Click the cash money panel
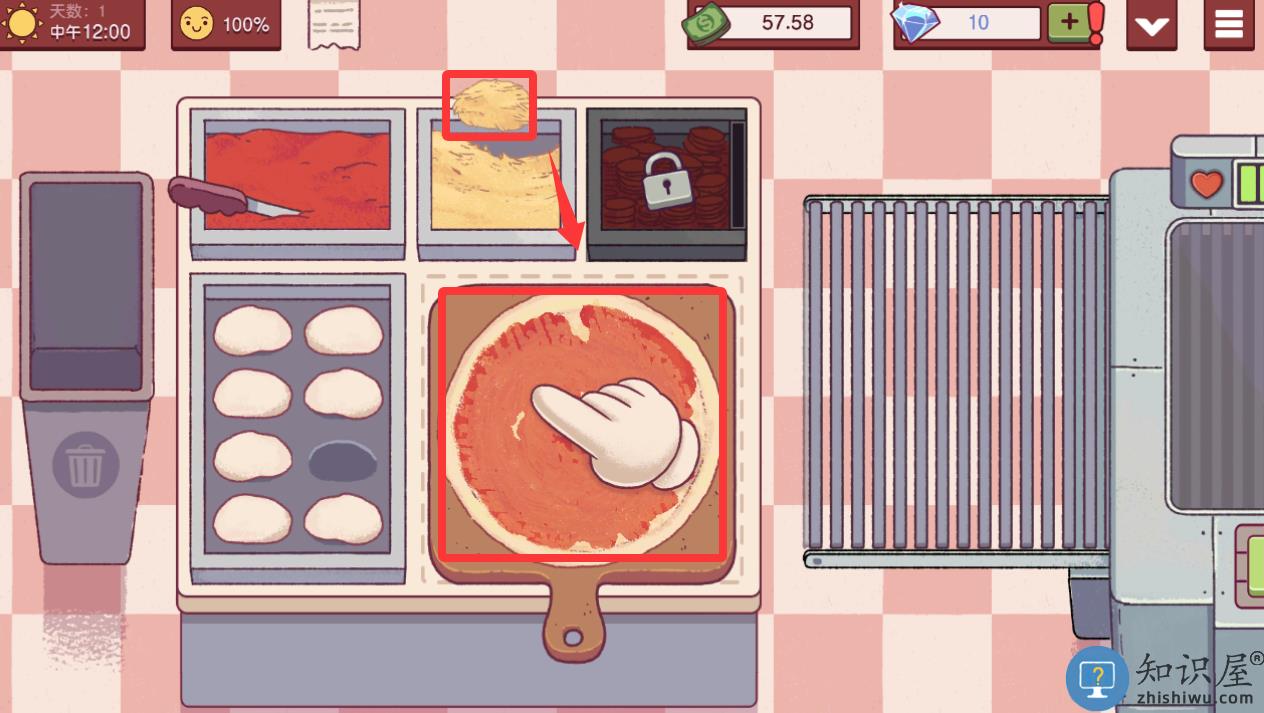 [772, 23]
